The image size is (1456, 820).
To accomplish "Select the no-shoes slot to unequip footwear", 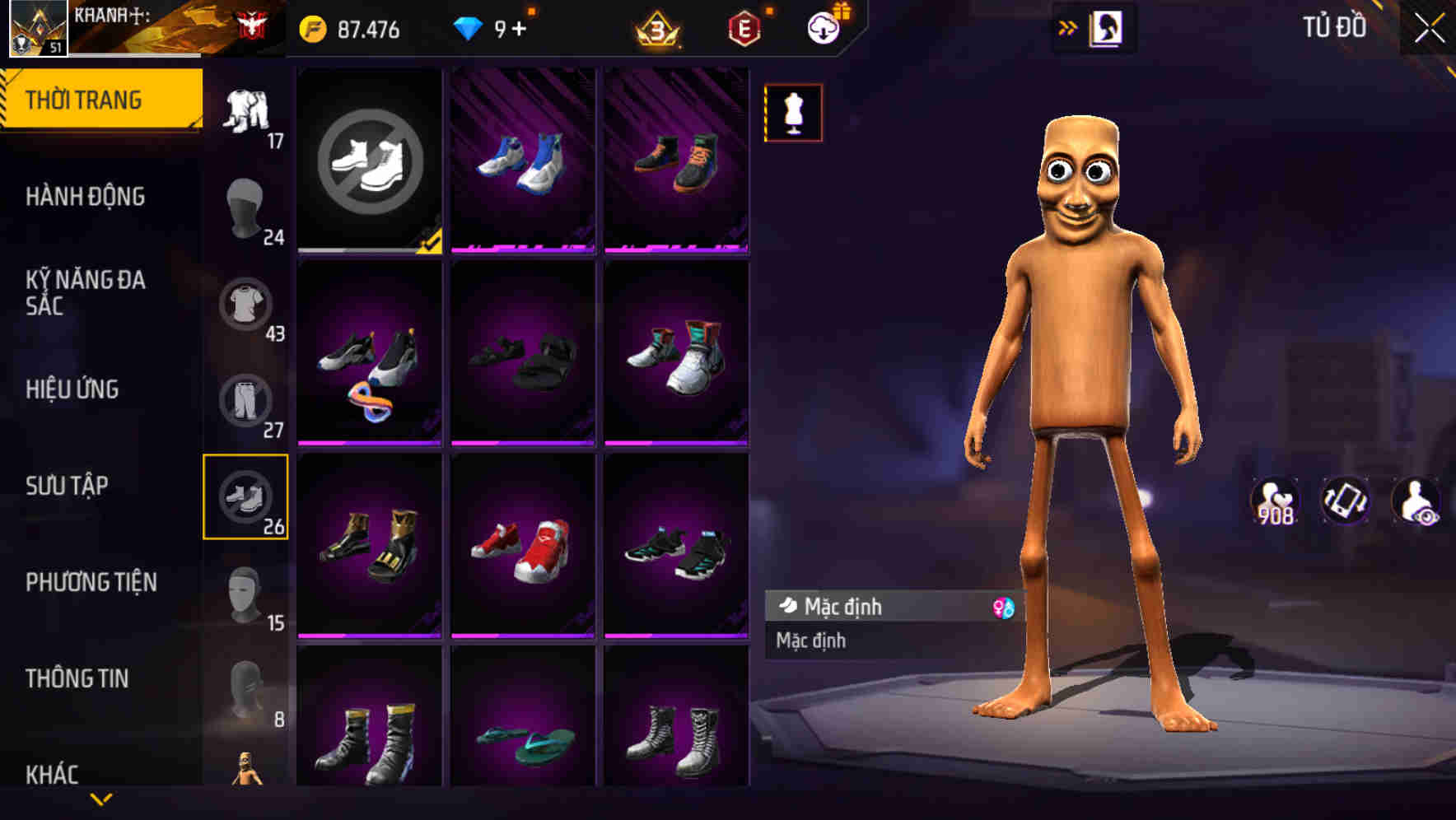I will pos(370,163).
